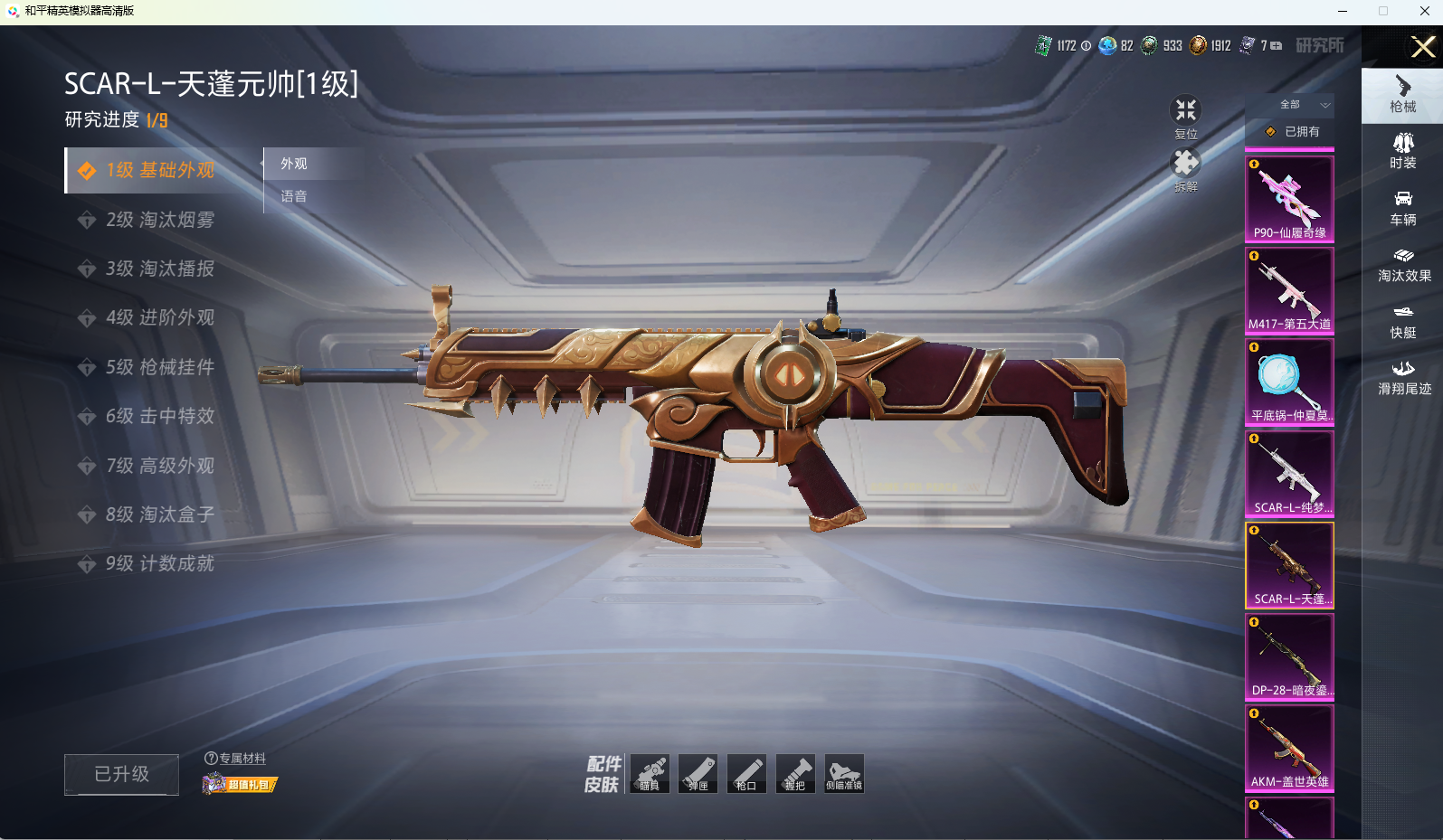Open the 全部 filter dropdown
This screenshot has height=840, width=1443.
(x=1302, y=105)
